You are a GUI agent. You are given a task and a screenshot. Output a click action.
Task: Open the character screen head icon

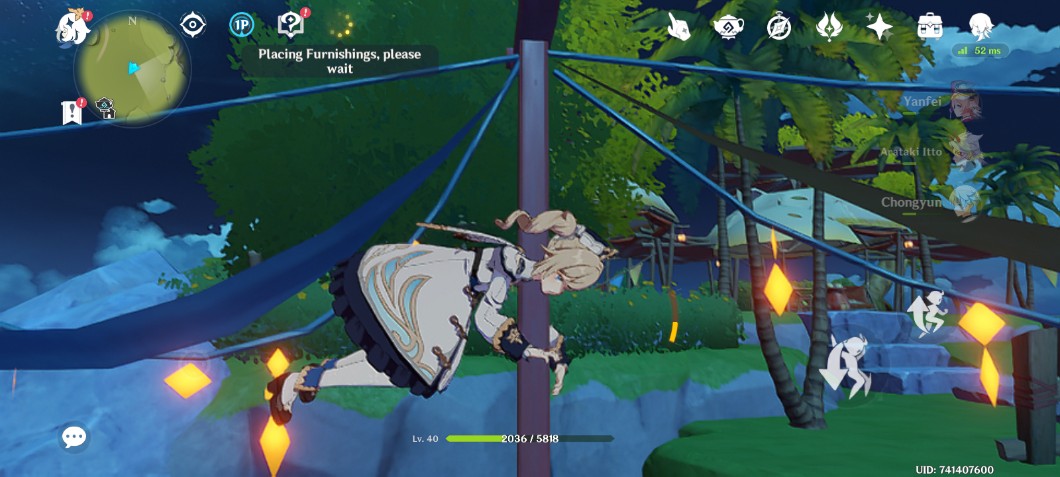980,27
